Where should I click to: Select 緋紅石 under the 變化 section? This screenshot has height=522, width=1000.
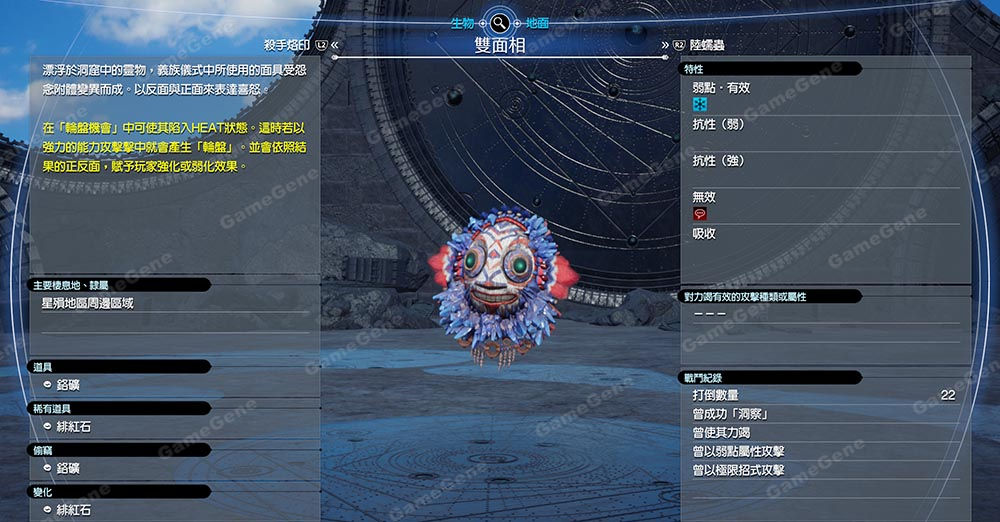74,510
